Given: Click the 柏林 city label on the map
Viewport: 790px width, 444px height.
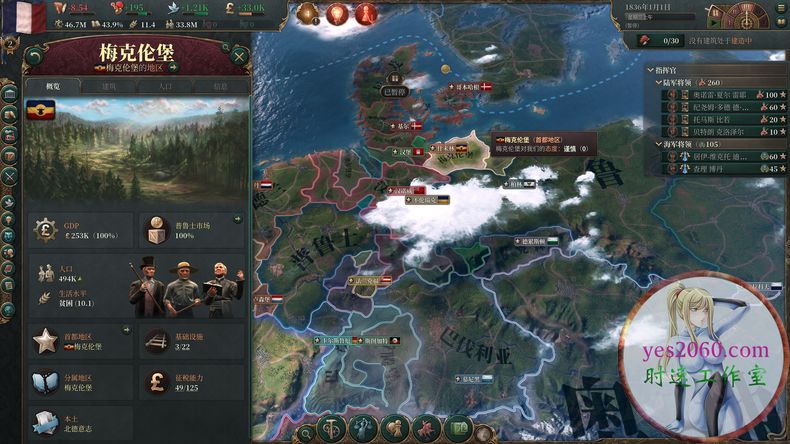Looking at the screenshot, I should coord(516,183).
